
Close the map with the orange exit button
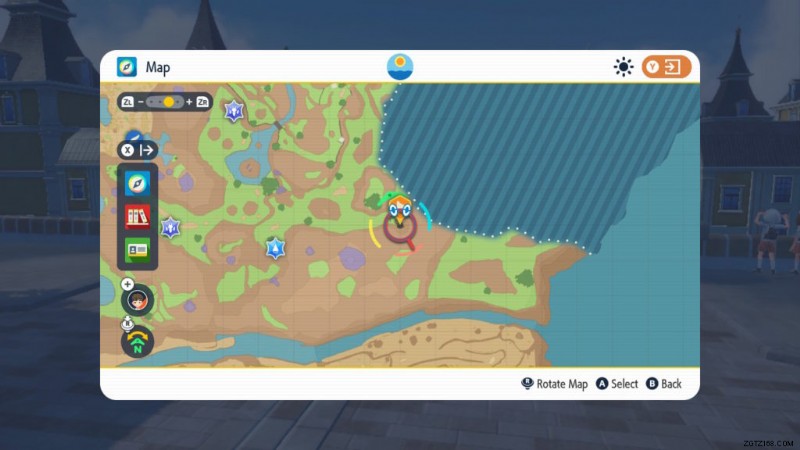pos(667,67)
